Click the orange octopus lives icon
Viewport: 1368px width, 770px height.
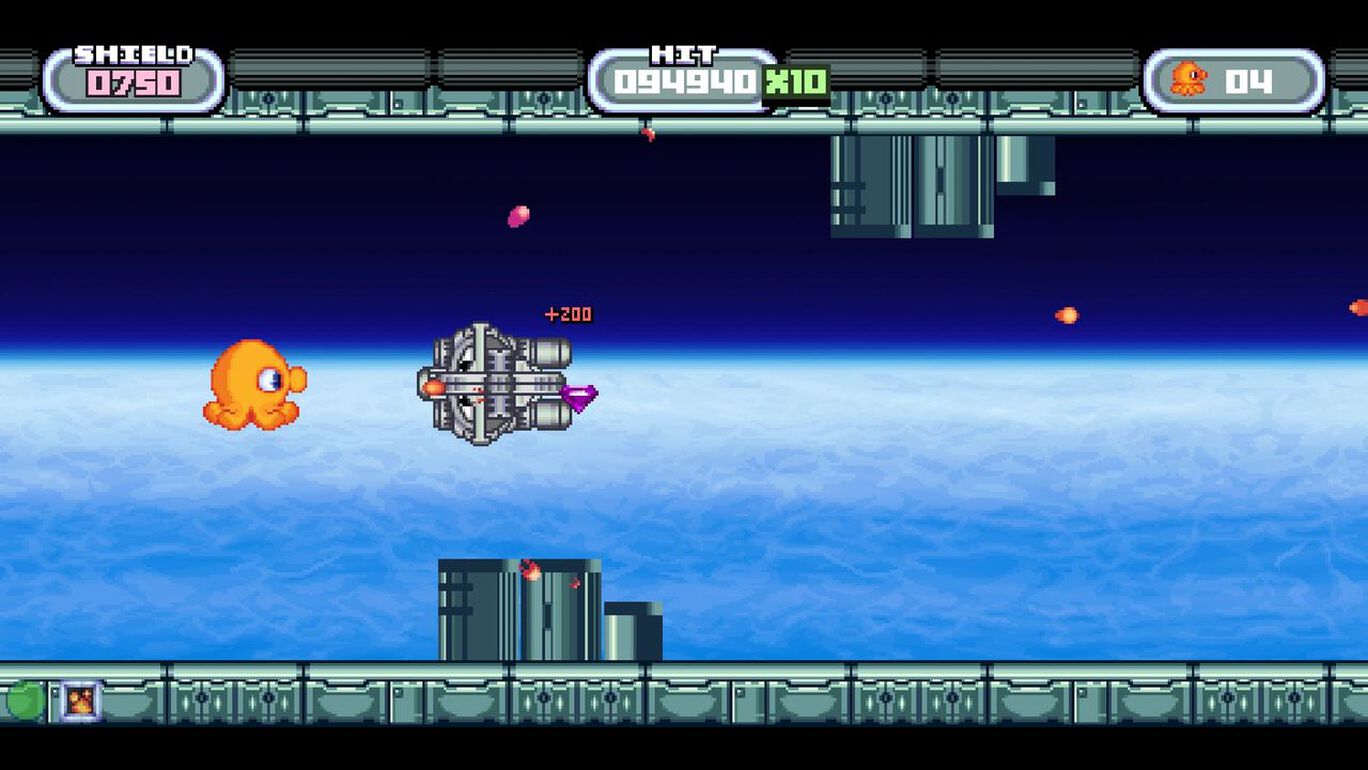[x=1189, y=79]
